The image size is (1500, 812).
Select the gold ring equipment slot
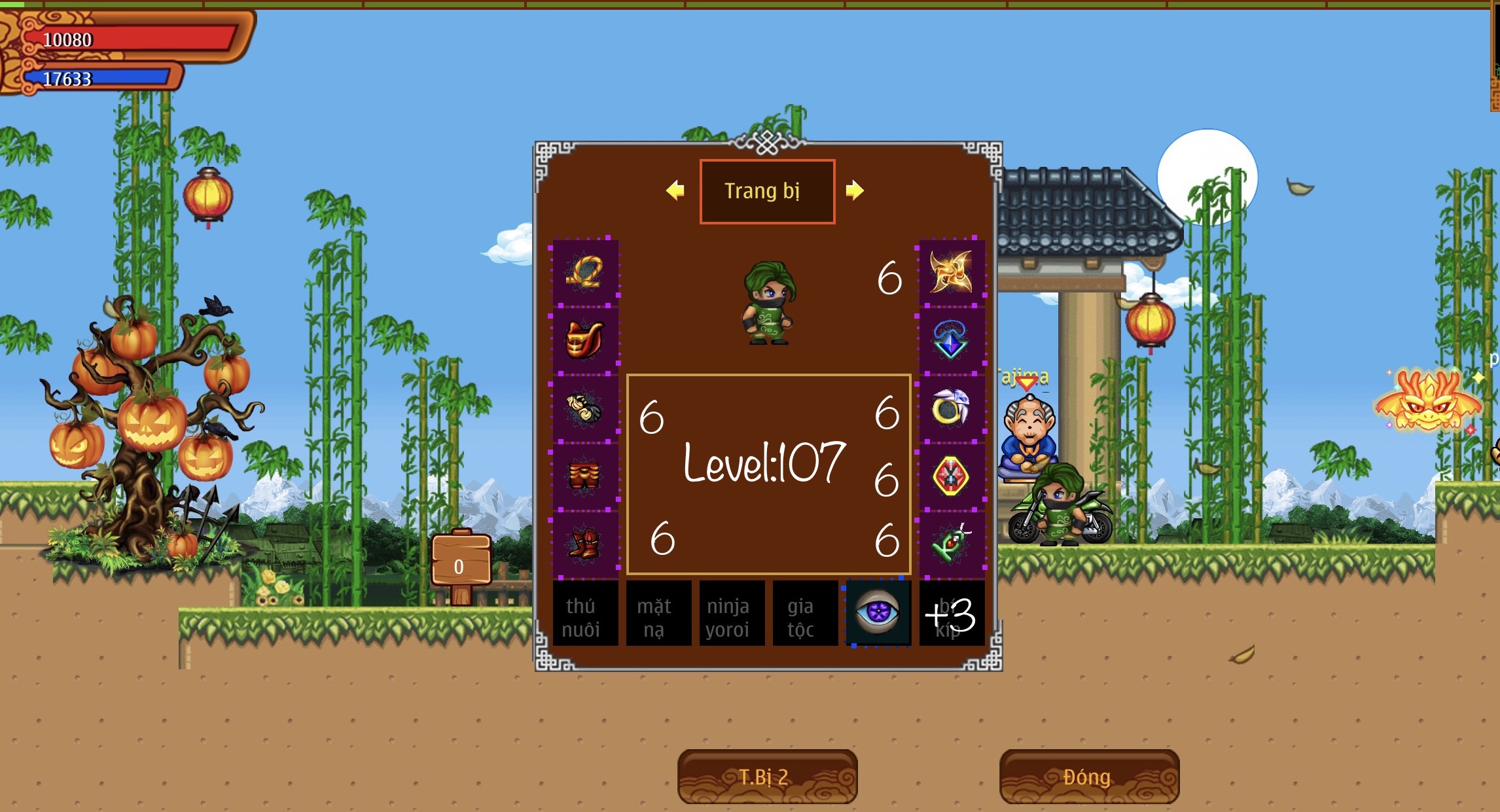point(951,408)
